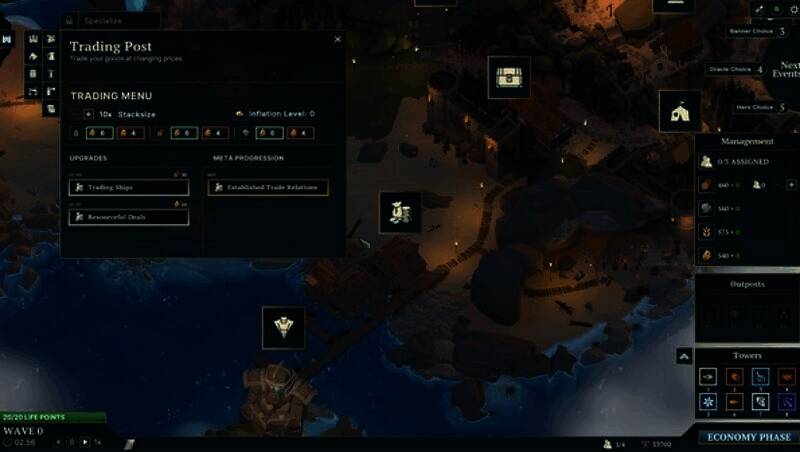
Task: Select the snowflake frost tower
Action: (x=707, y=401)
